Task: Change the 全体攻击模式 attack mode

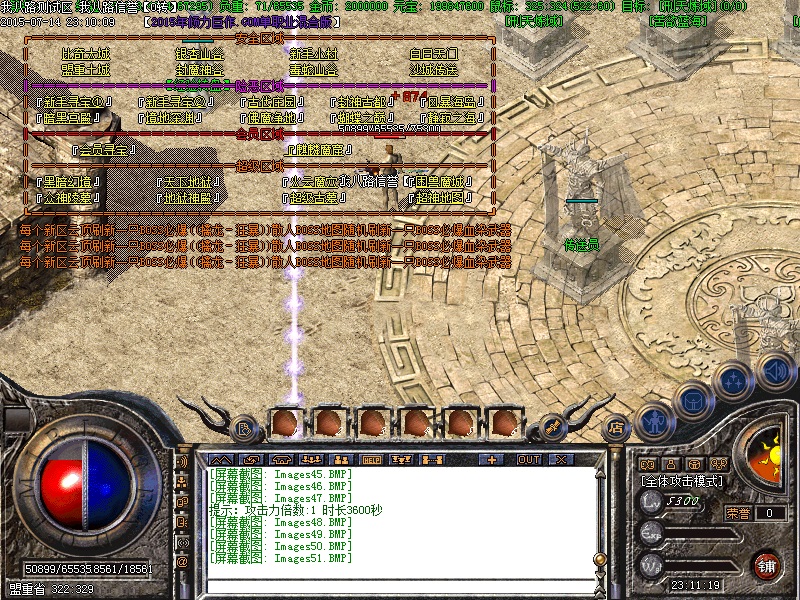Action: click(x=683, y=481)
